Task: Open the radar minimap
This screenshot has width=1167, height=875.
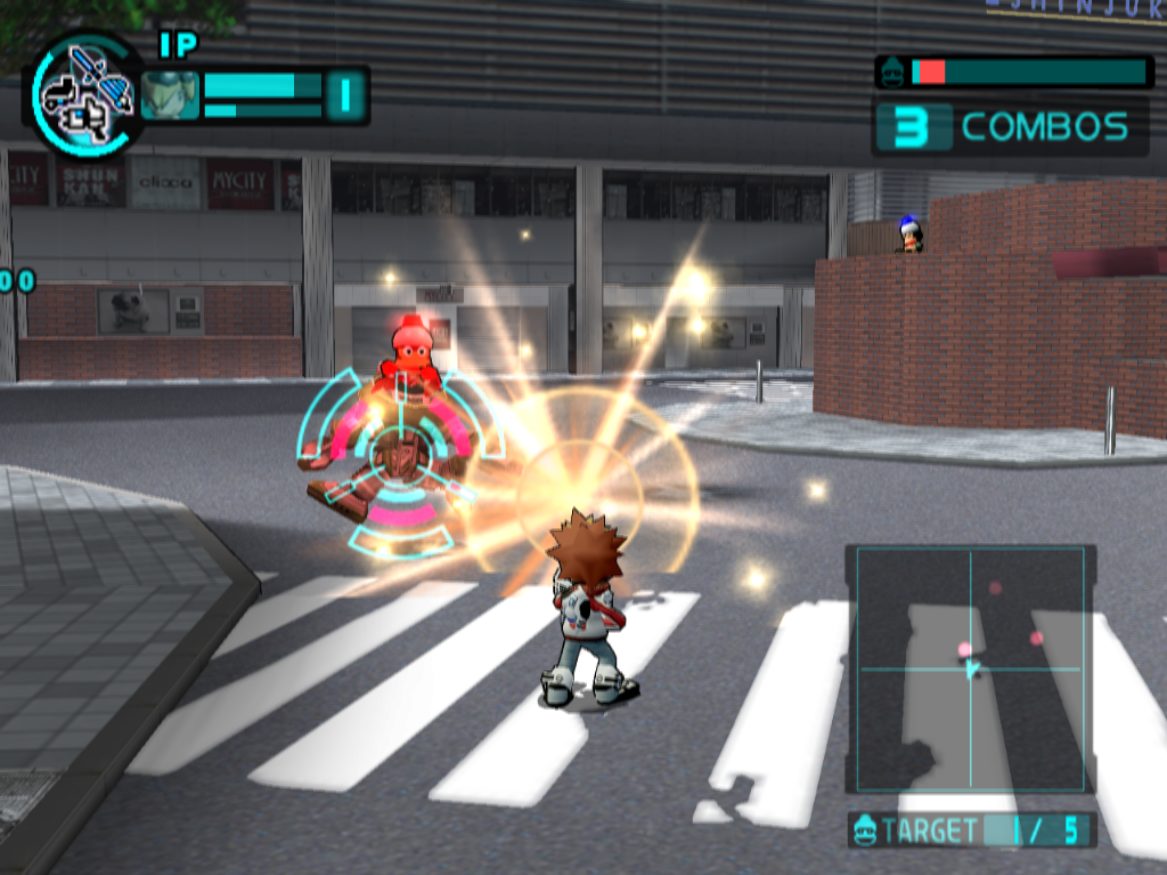Action: click(970, 668)
